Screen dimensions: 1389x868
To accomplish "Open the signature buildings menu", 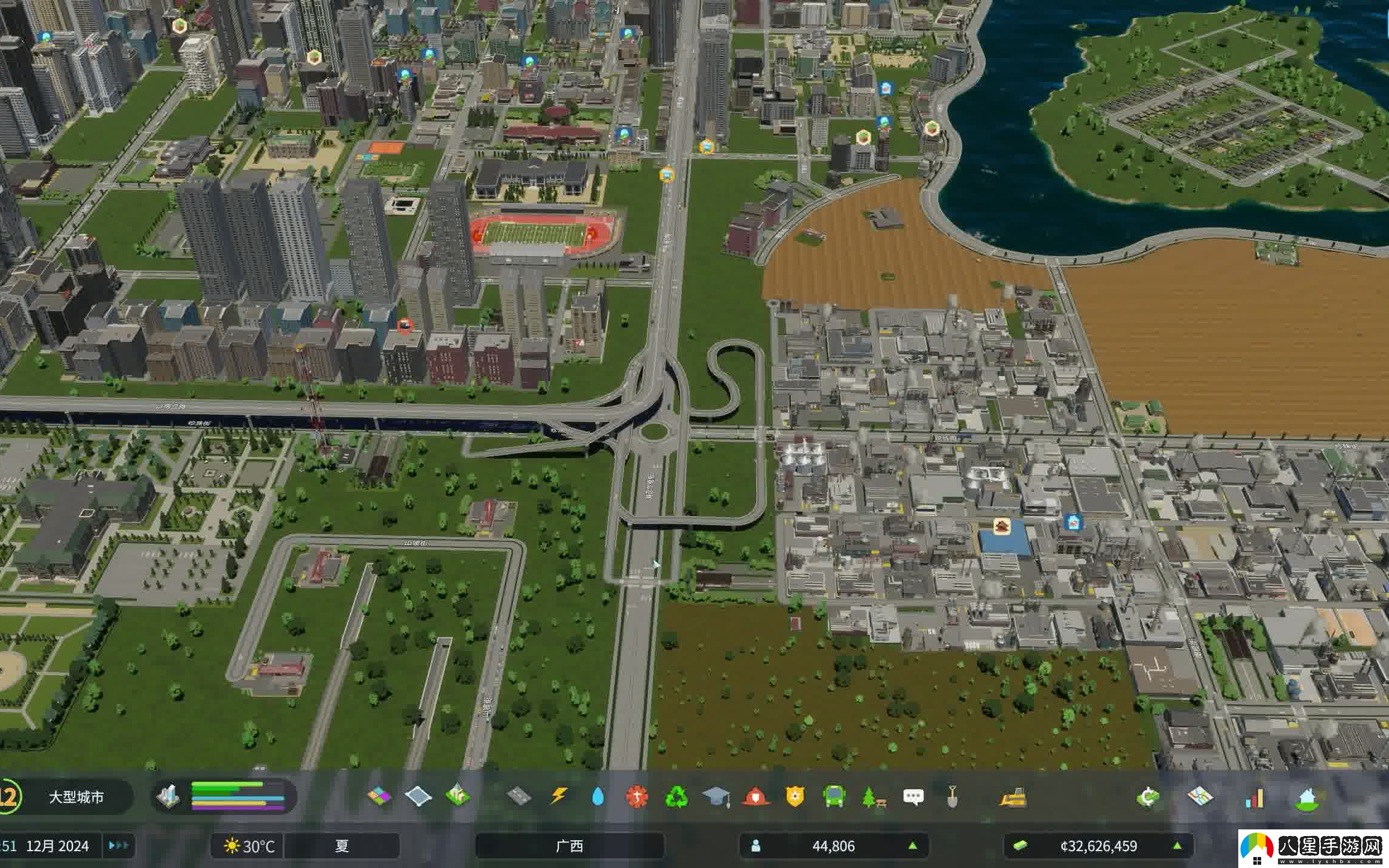I will [x=458, y=797].
